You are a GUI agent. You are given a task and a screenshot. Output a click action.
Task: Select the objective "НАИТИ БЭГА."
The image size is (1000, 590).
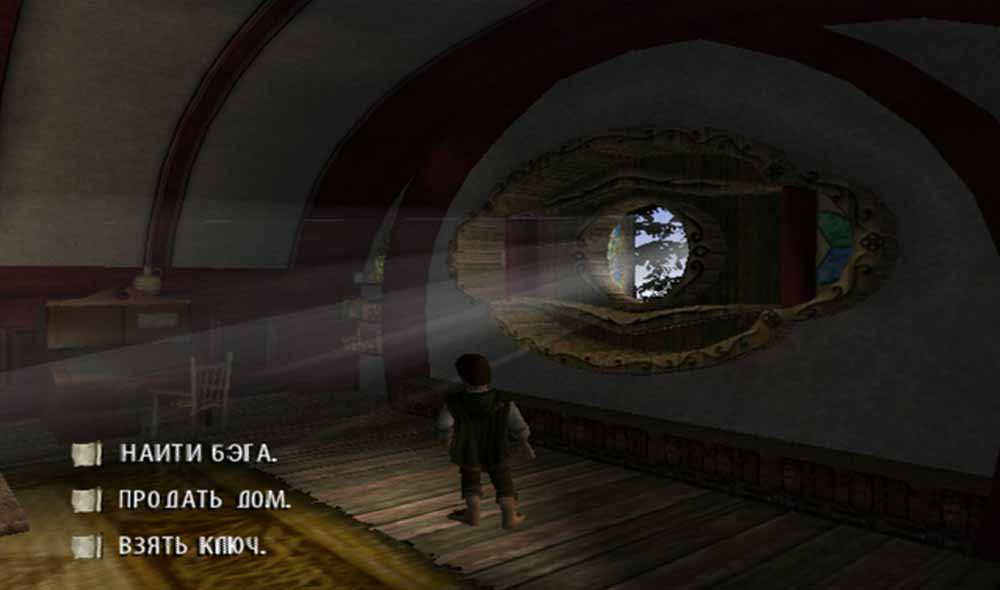(x=195, y=453)
